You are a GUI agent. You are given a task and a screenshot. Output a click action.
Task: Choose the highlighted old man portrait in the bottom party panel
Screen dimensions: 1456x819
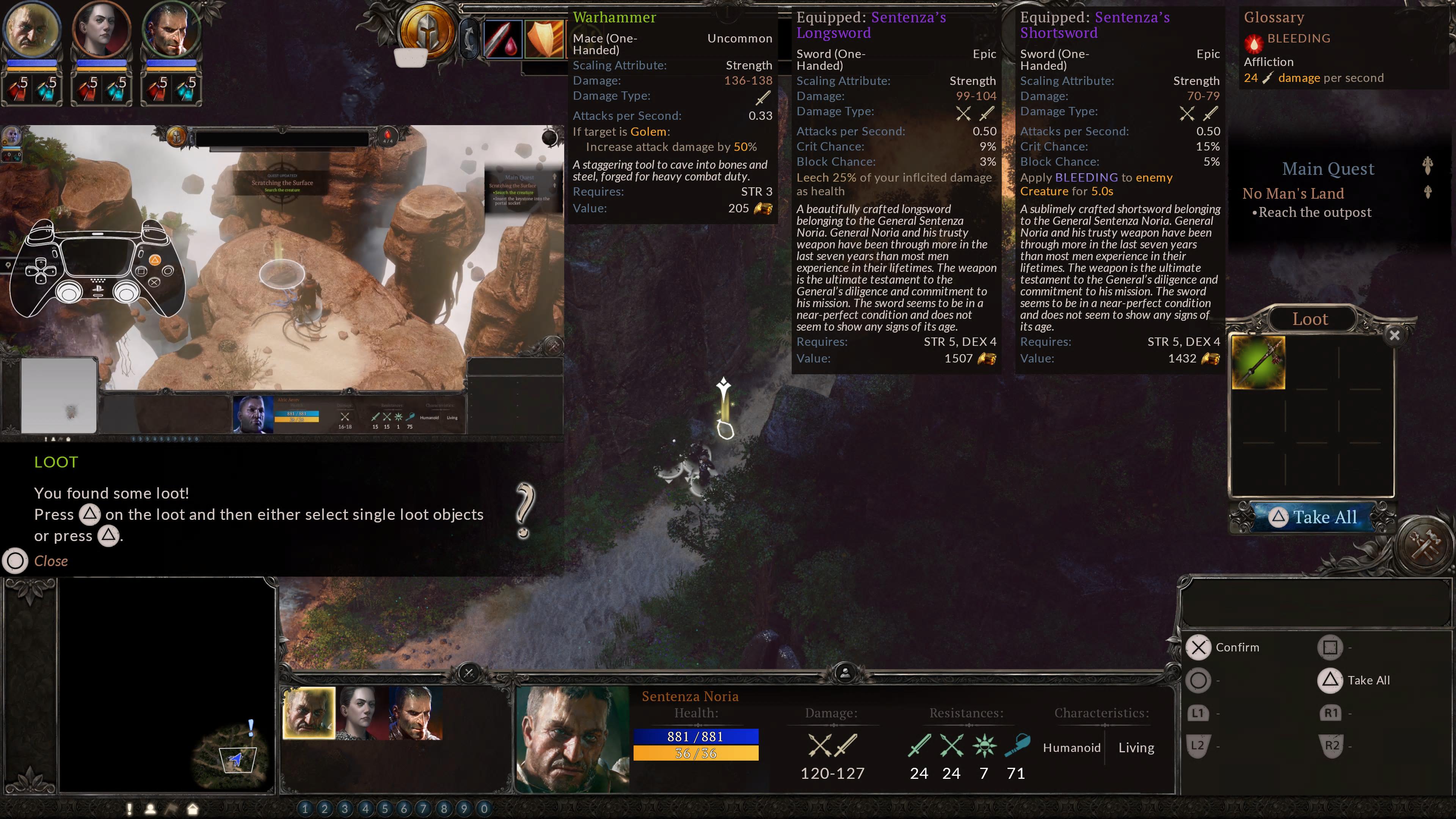click(309, 713)
